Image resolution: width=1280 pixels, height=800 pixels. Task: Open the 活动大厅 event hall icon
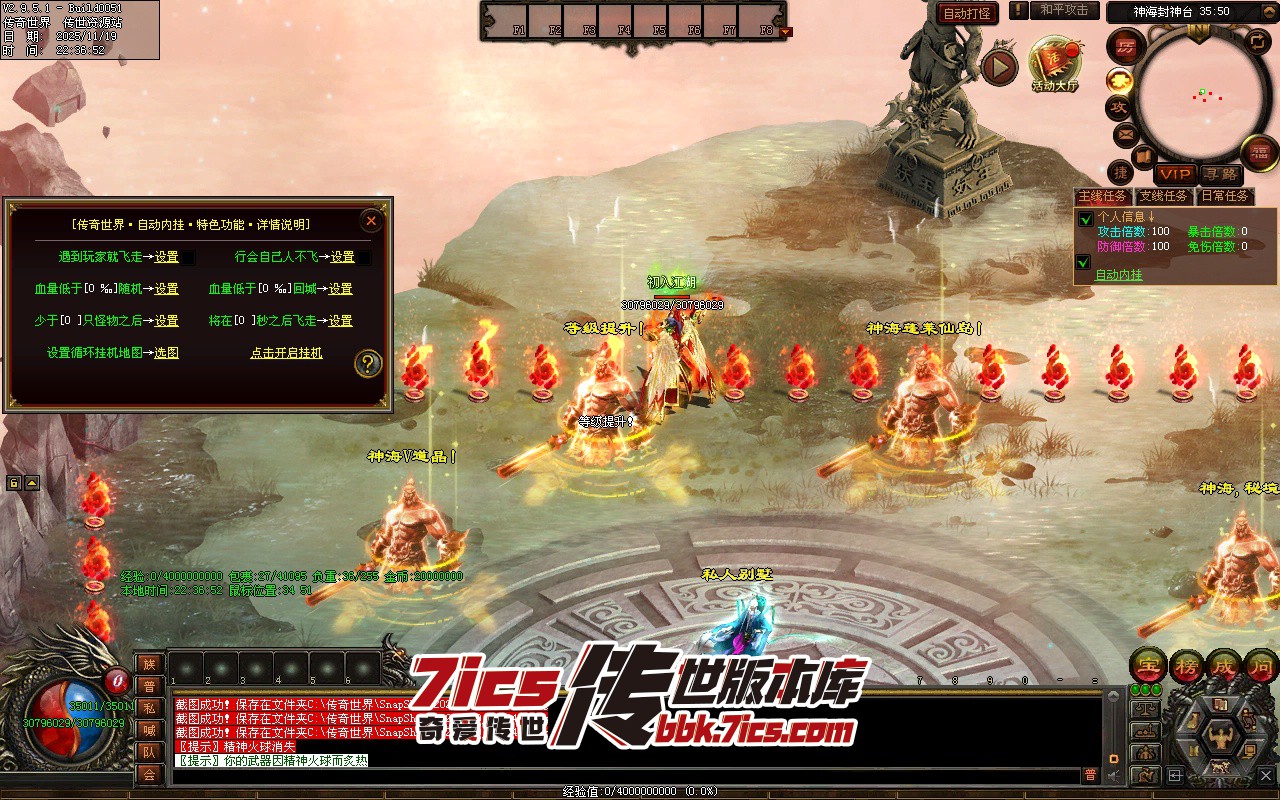point(1055,63)
